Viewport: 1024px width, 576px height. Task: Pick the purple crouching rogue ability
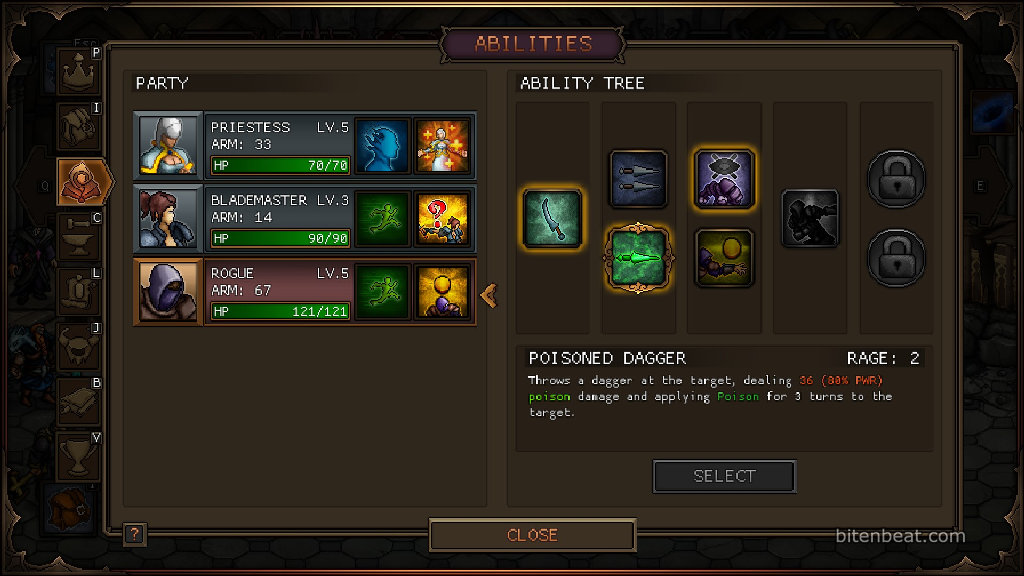click(x=723, y=179)
